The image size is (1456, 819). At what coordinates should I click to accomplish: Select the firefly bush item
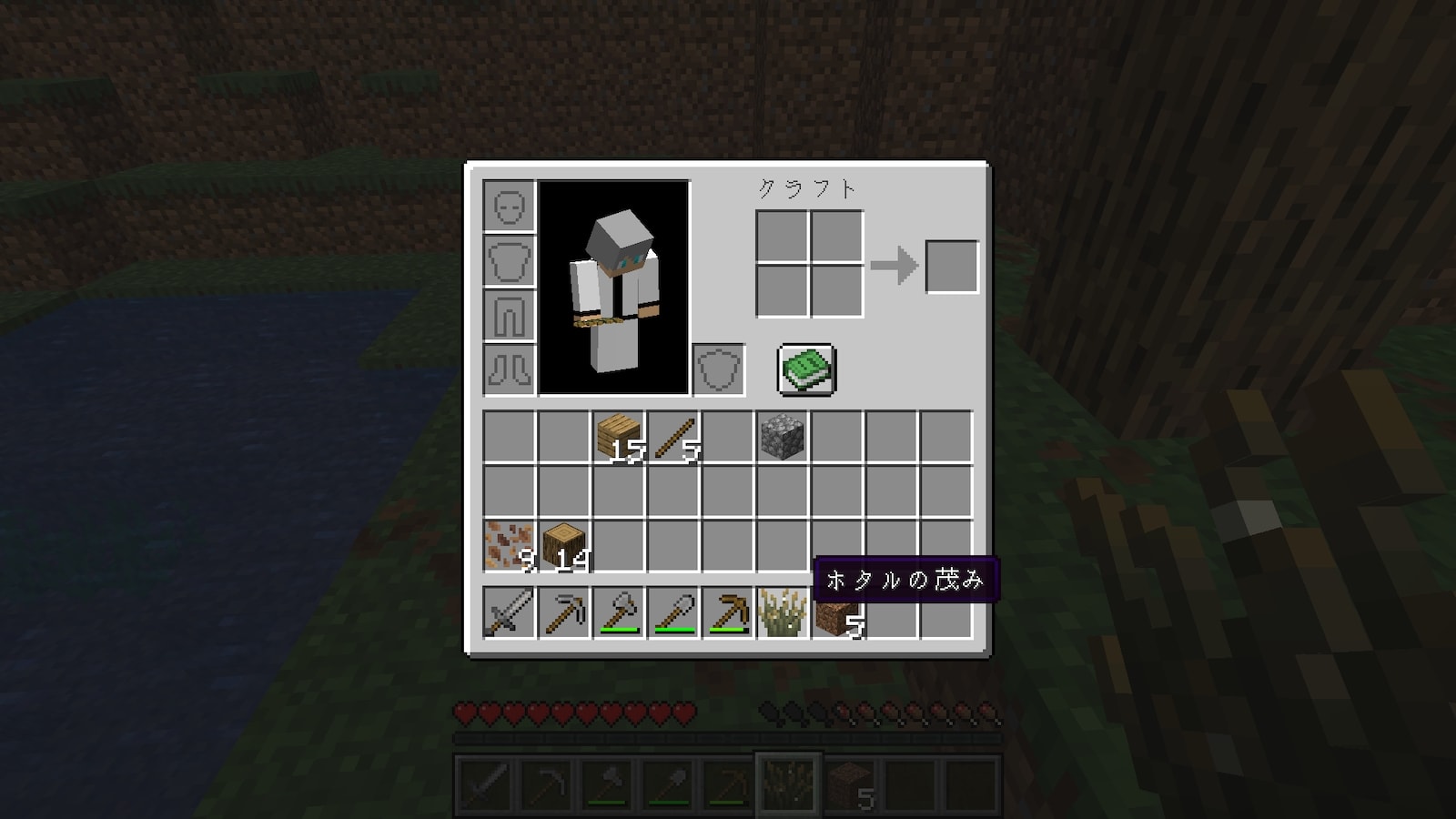(x=783, y=612)
